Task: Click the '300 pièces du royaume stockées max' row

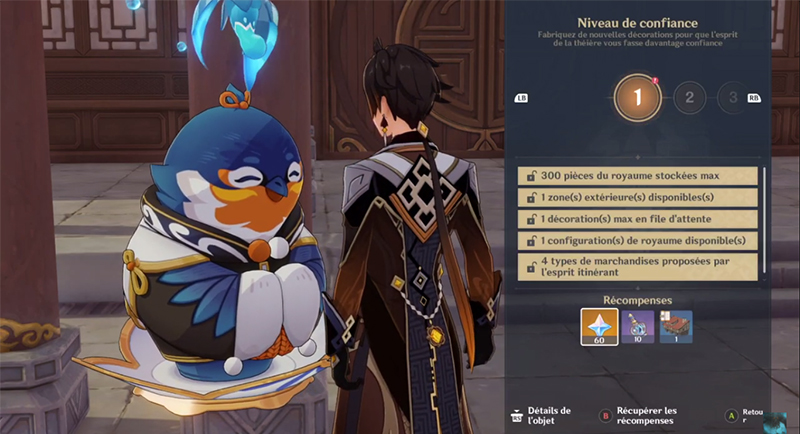Action: point(637,175)
